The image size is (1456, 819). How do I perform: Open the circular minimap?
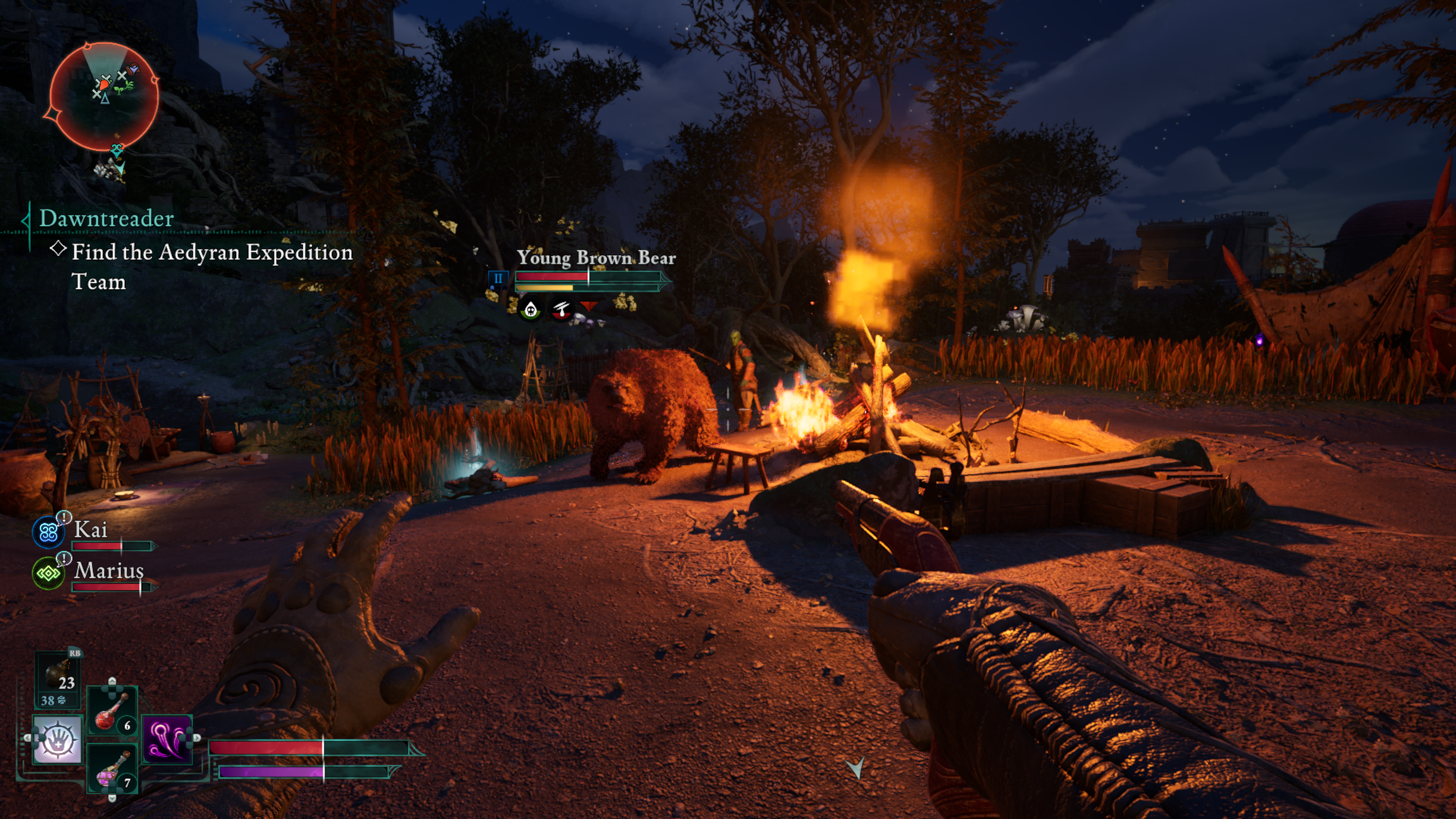pos(104,96)
